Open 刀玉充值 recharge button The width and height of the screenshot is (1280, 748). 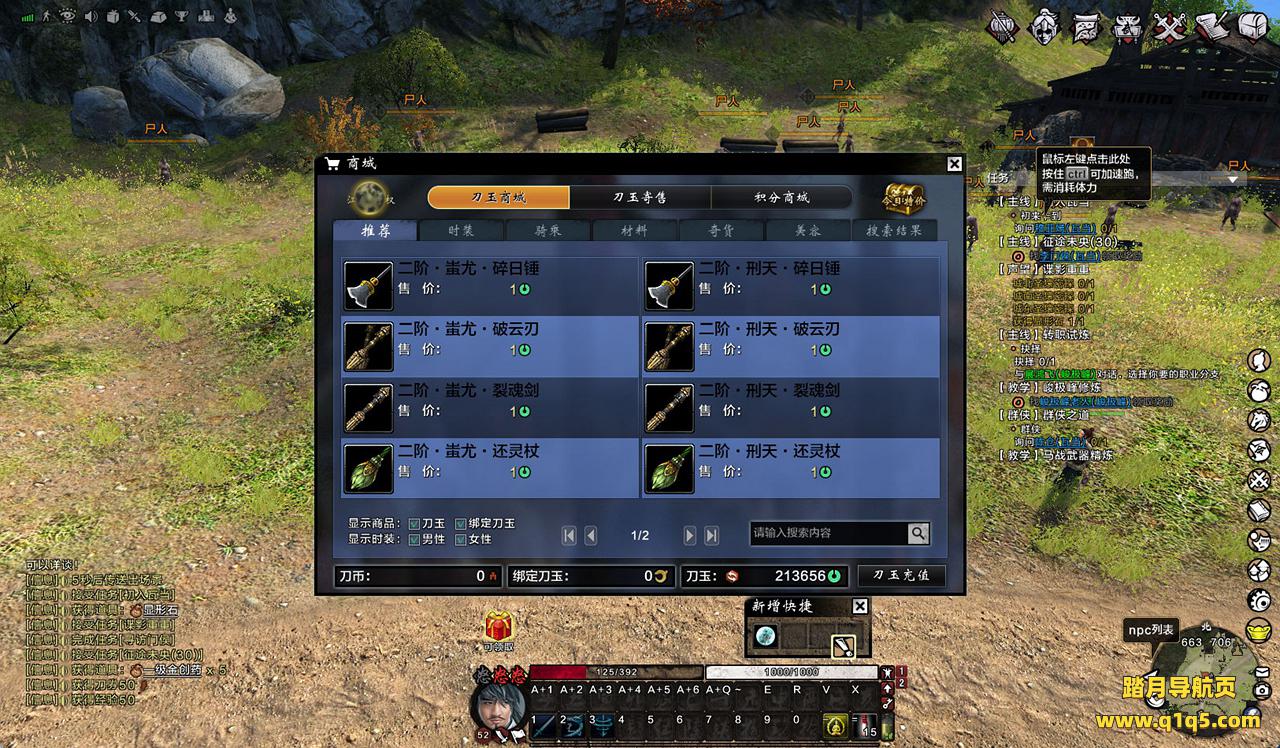point(901,576)
